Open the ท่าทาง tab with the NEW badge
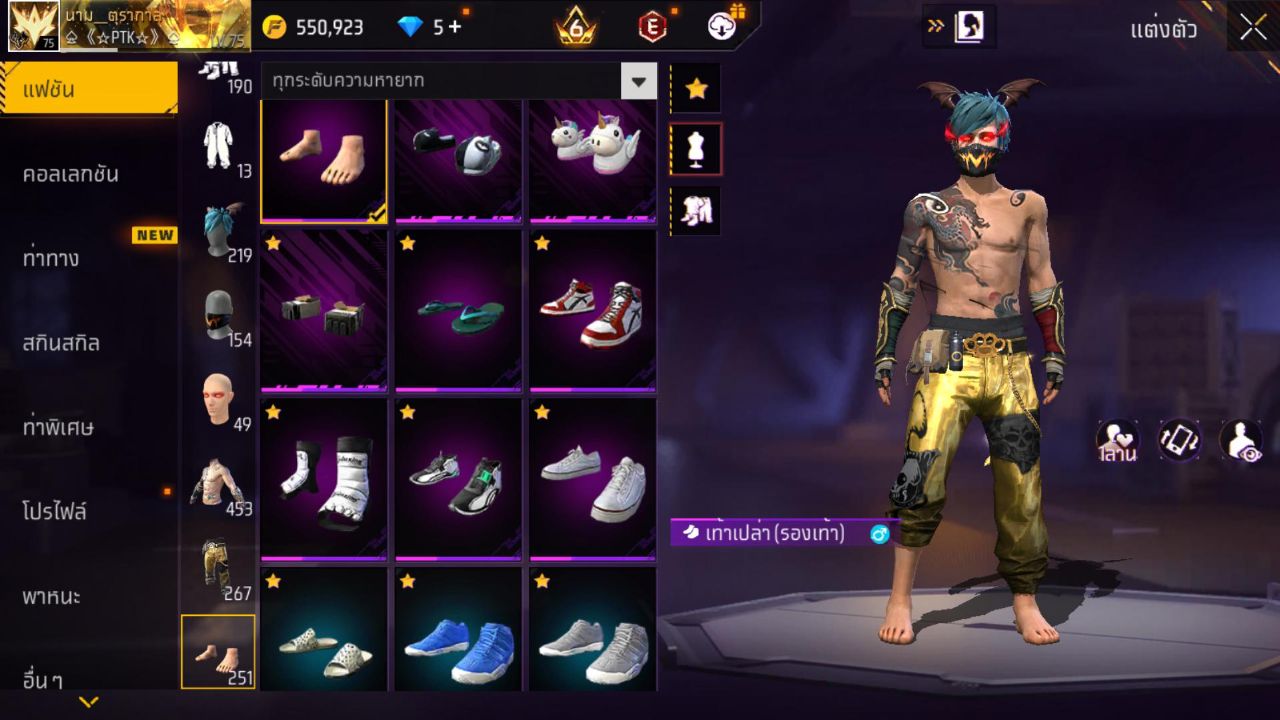1280x720 pixels. [88, 257]
